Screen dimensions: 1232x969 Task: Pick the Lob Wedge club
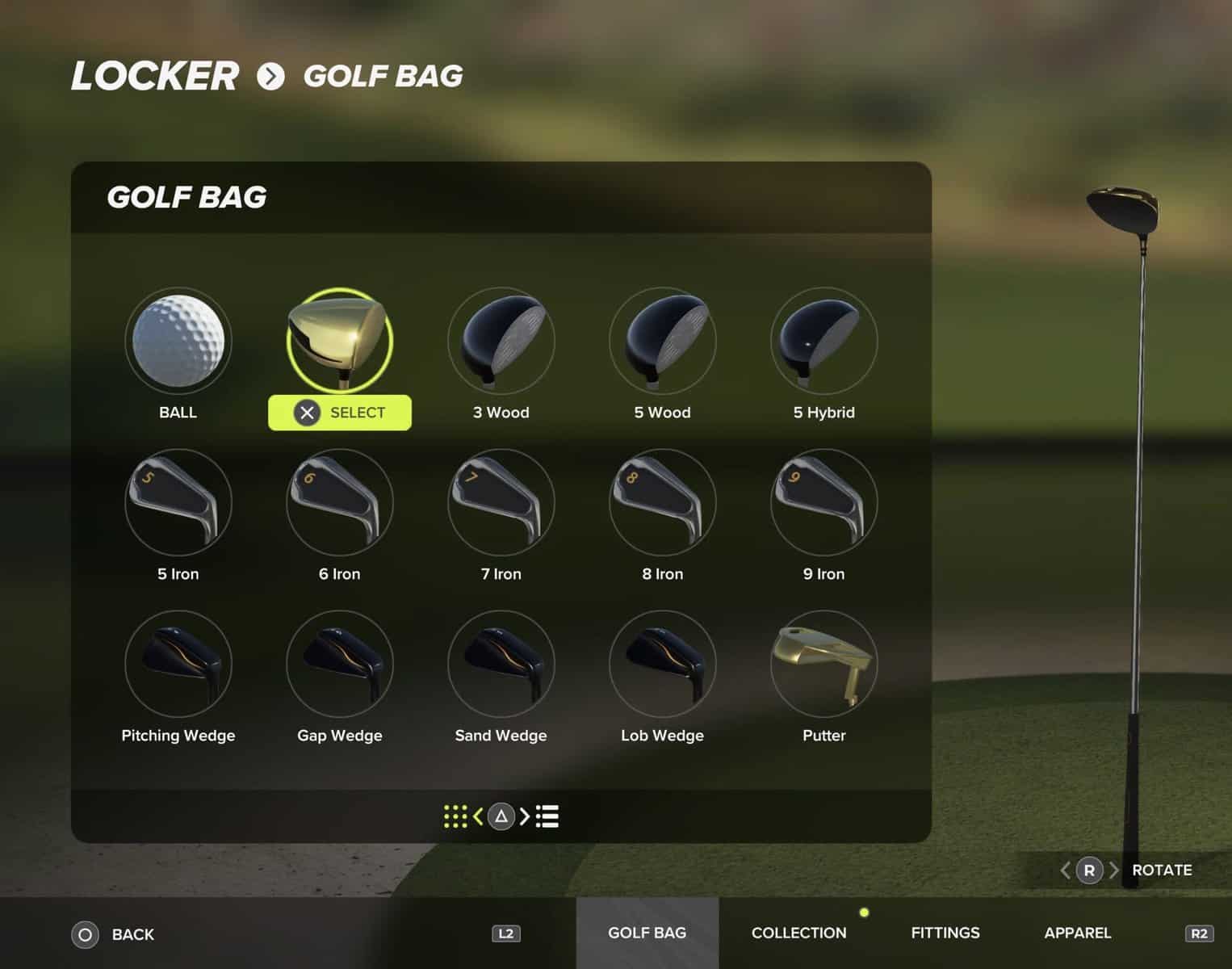[663, 664]
